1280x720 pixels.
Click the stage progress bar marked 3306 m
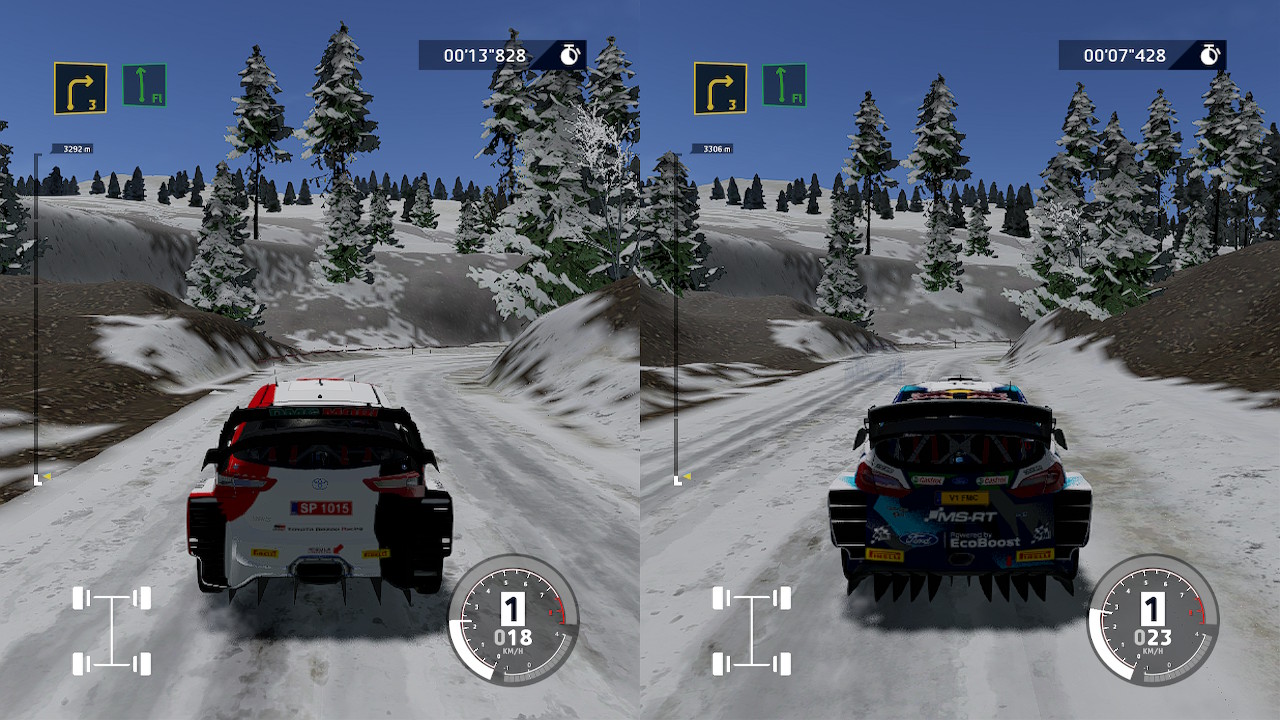click(678, 315)
